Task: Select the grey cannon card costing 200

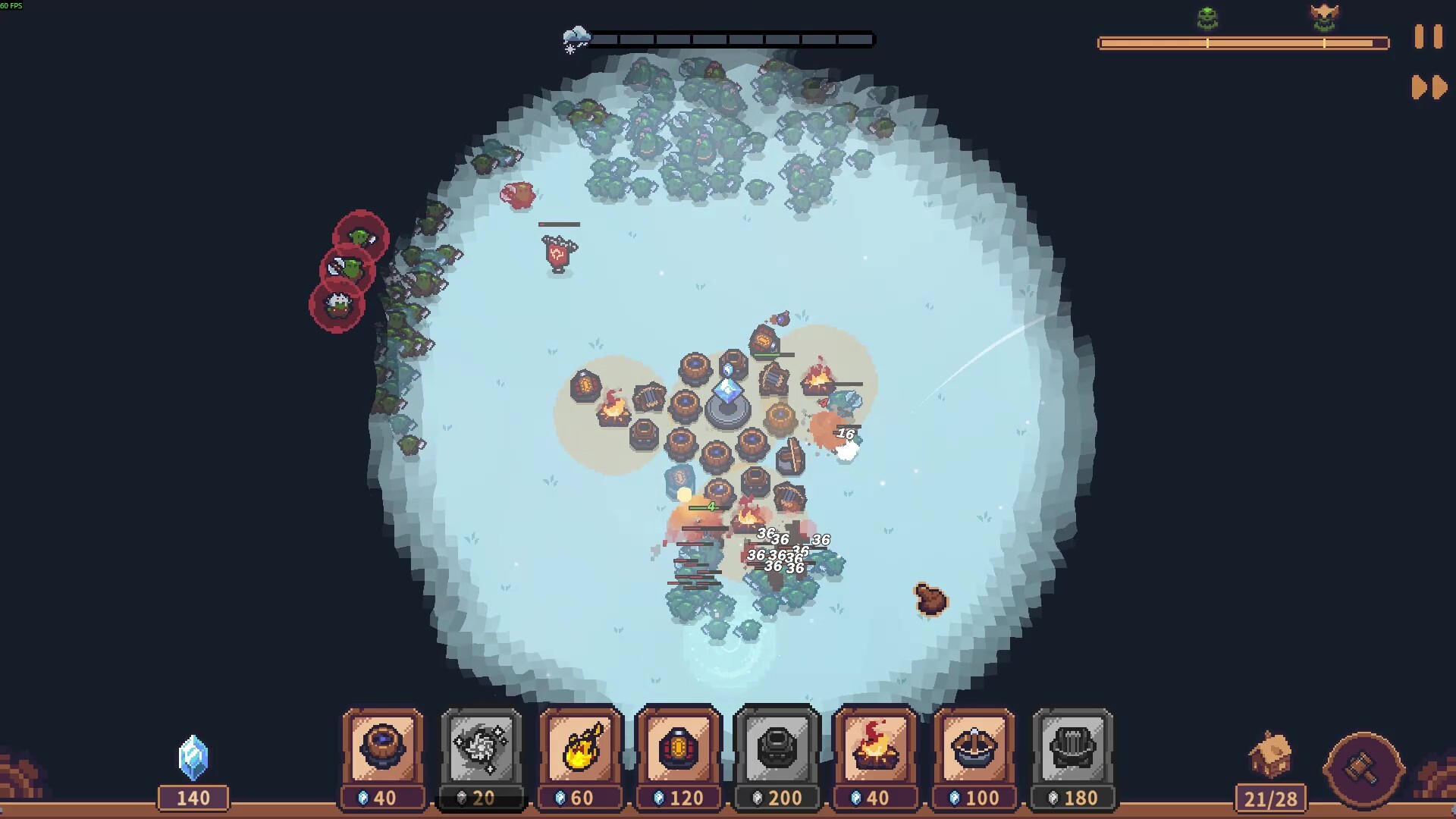Action: [777, 748]
